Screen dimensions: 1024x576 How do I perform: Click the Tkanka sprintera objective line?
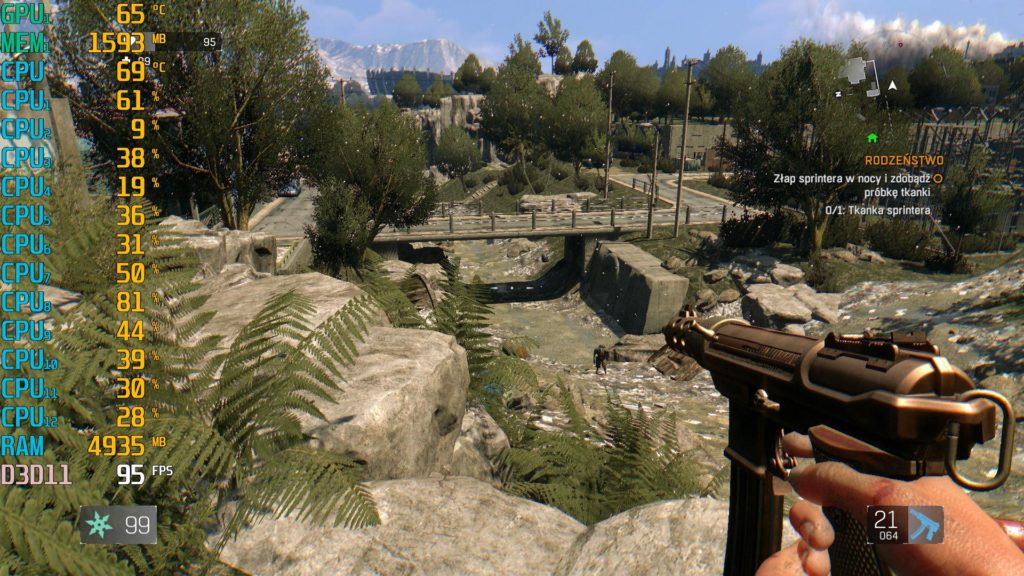[x=878, y=210]
